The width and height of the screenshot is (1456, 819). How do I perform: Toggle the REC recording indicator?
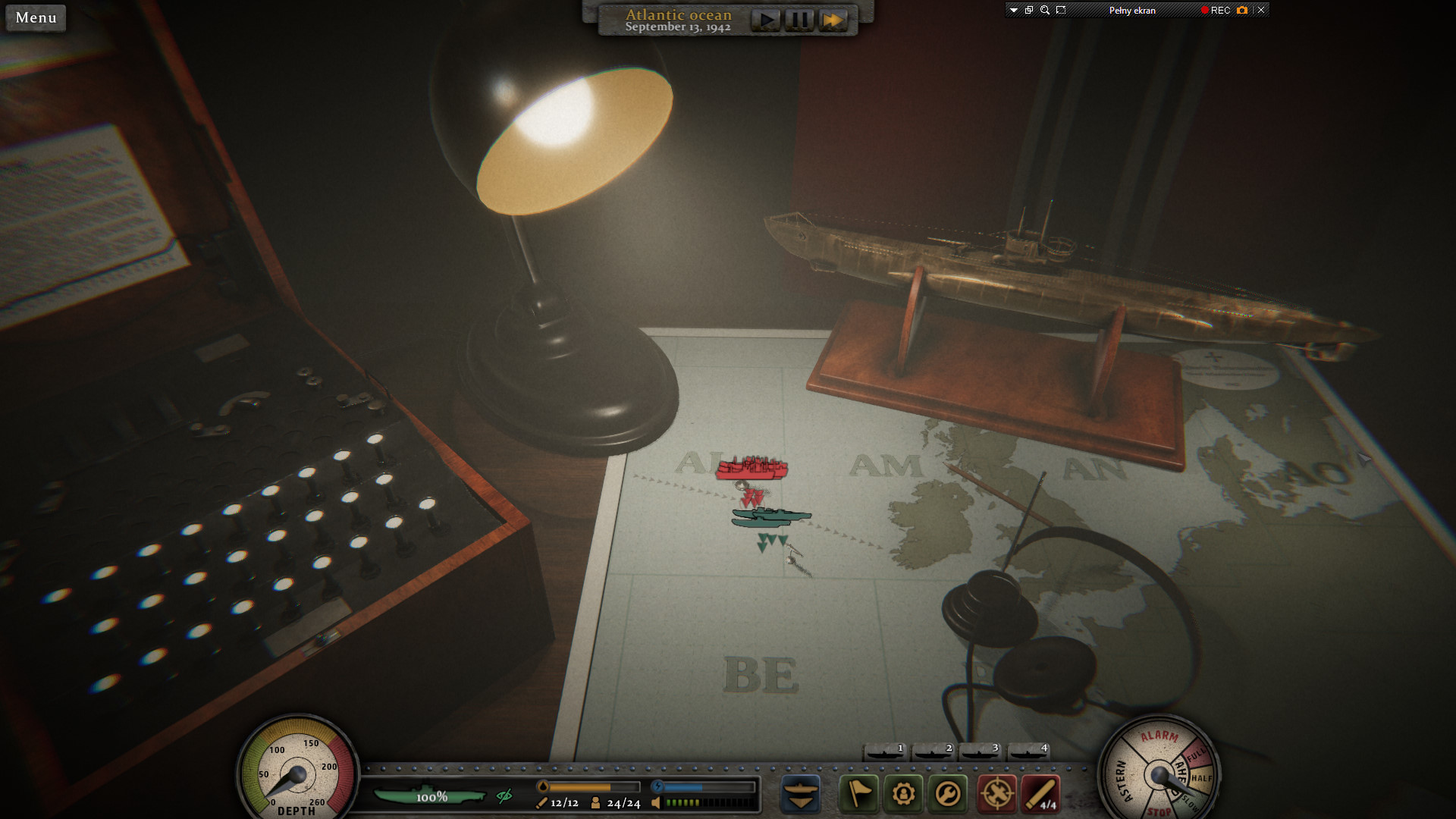1217,10
